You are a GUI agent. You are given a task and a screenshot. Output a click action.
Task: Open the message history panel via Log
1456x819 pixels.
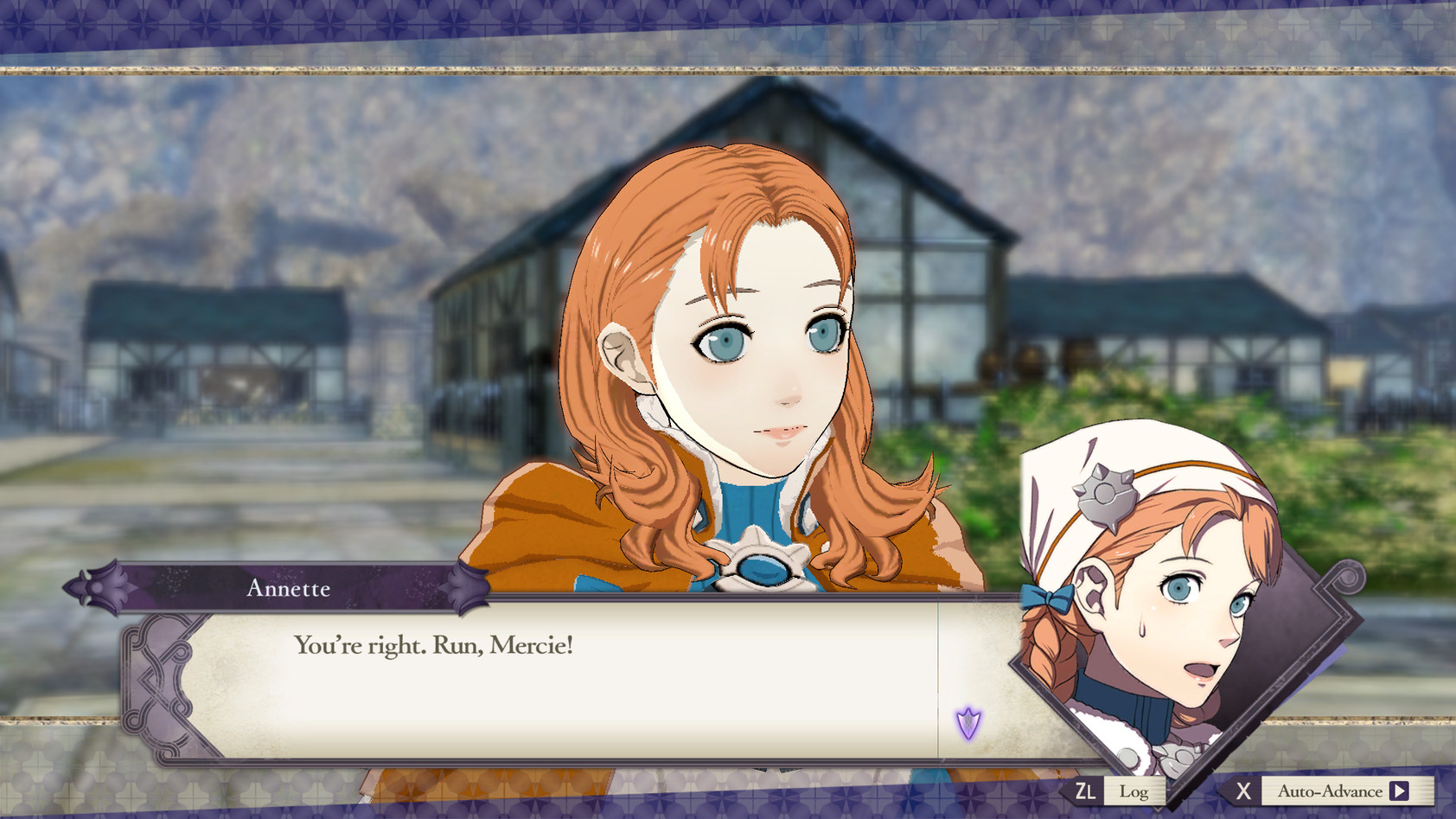(x=1134, y=790)
